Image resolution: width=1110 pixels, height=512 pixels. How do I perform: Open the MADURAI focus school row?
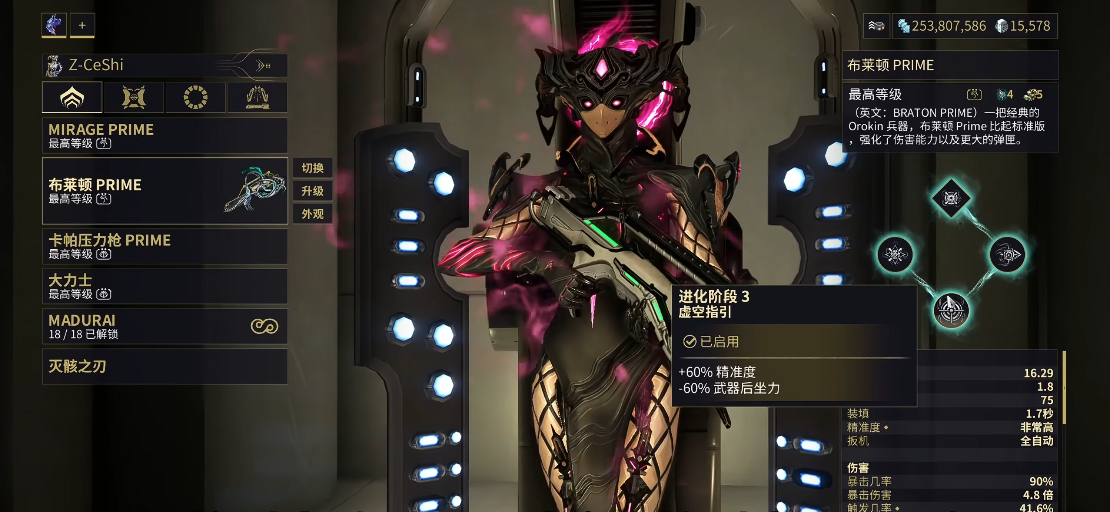pos(165,326)
